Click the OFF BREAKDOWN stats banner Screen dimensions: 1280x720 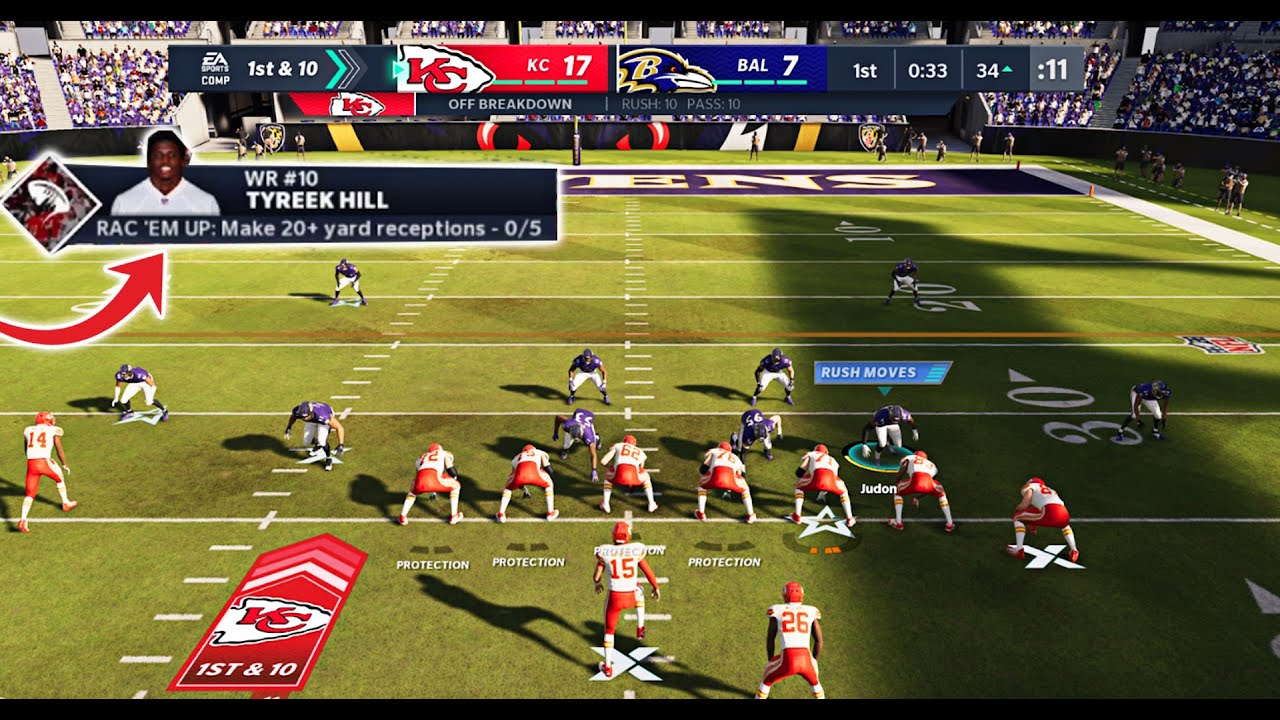(x=510, y=104)
